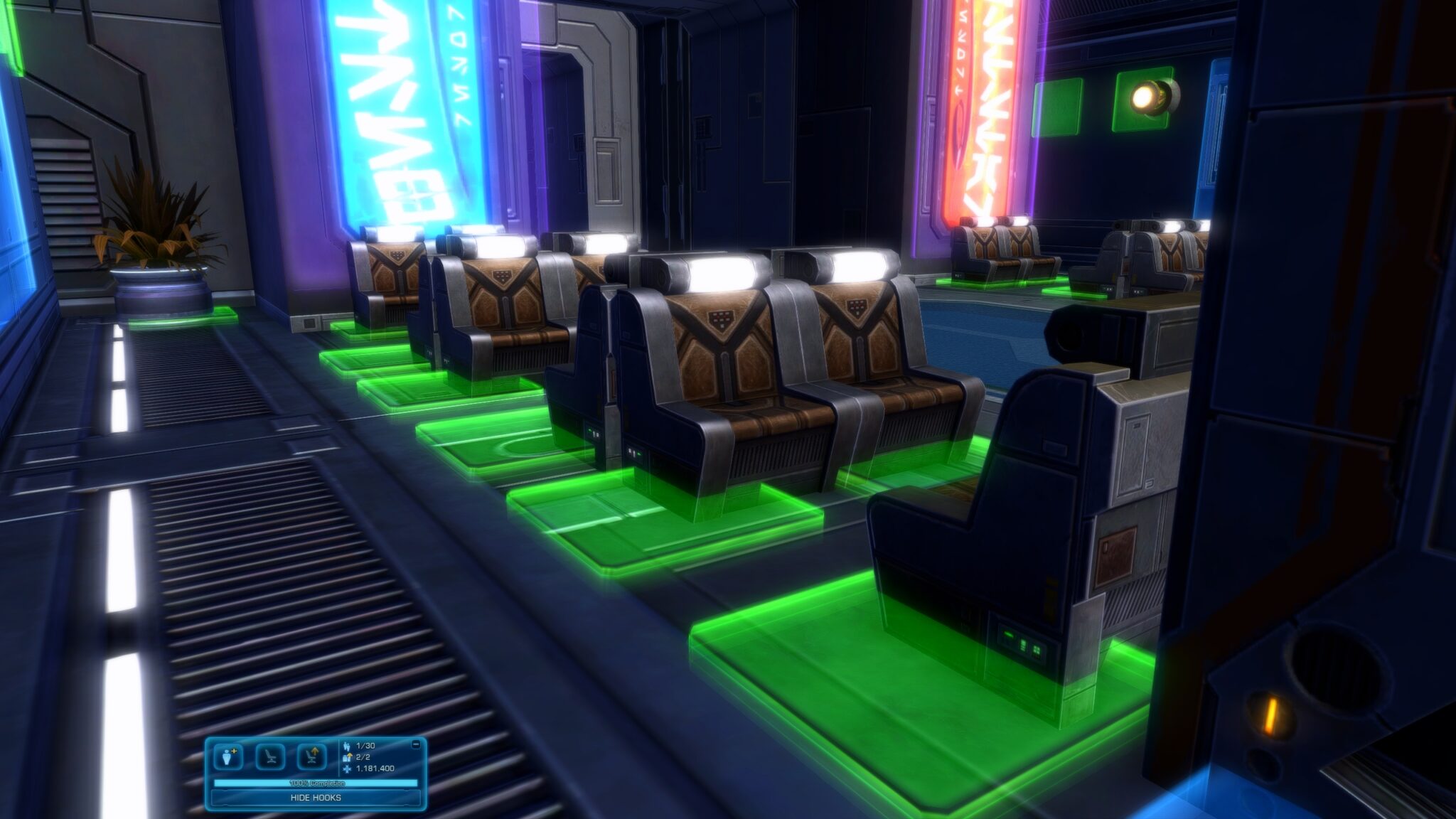
Task: Click the place decoration chair icon
Action: (x=270, y=756)
